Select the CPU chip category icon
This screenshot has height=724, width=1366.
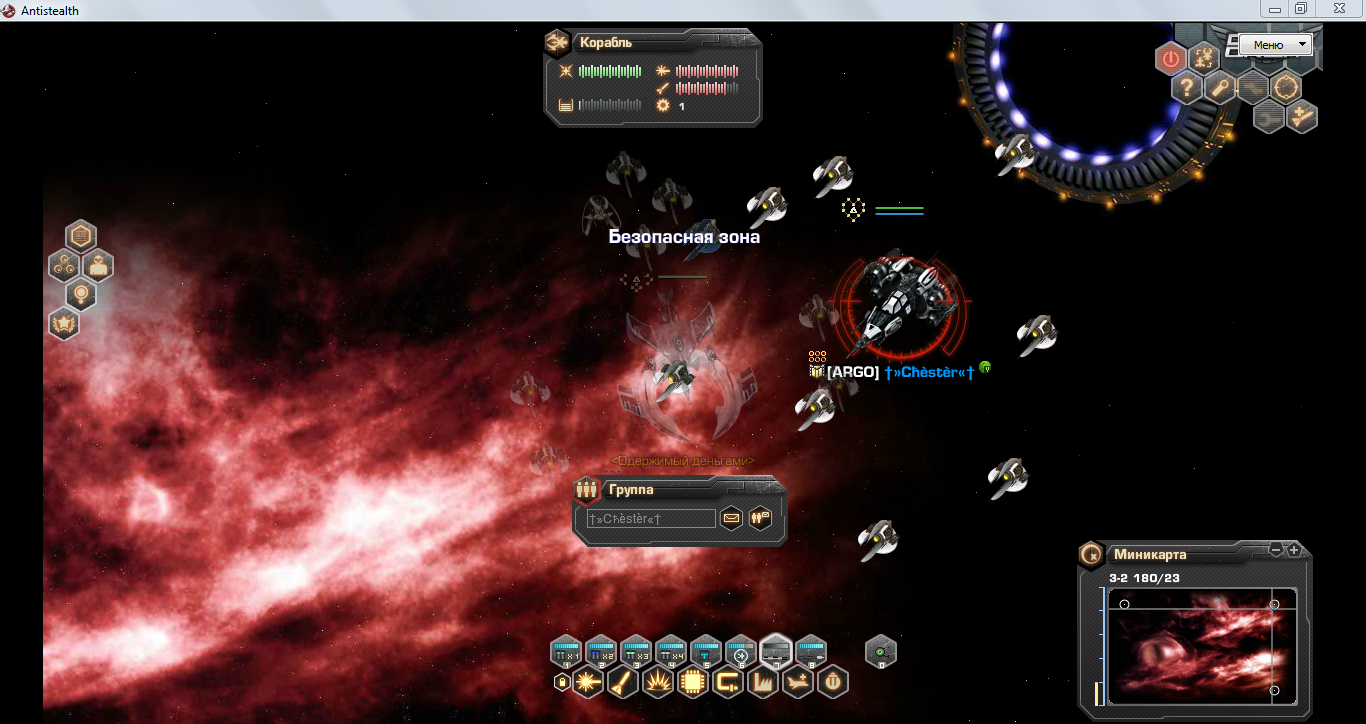[x=692, y=683]
